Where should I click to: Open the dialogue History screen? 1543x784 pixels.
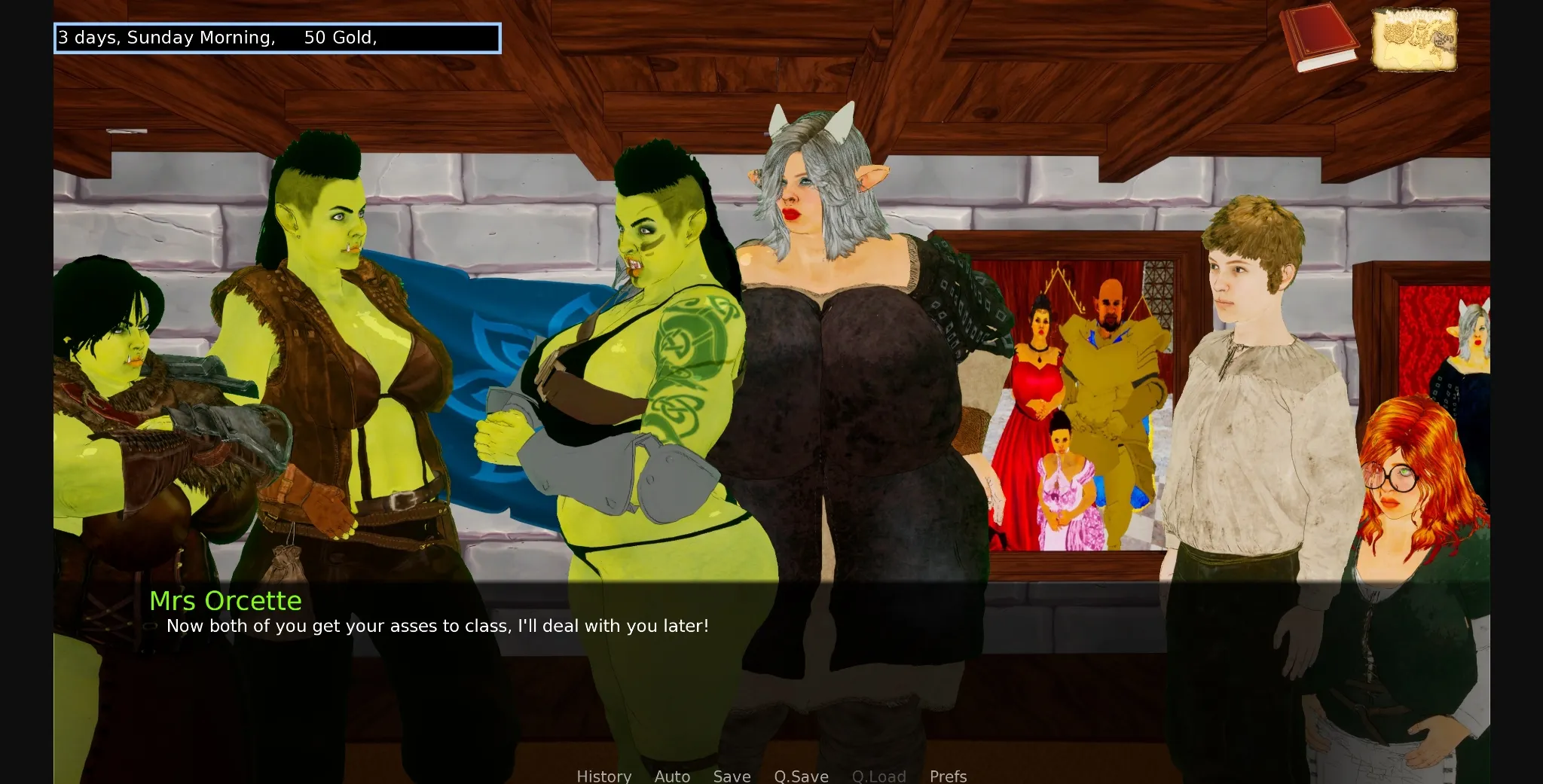[x=603, y=776]
